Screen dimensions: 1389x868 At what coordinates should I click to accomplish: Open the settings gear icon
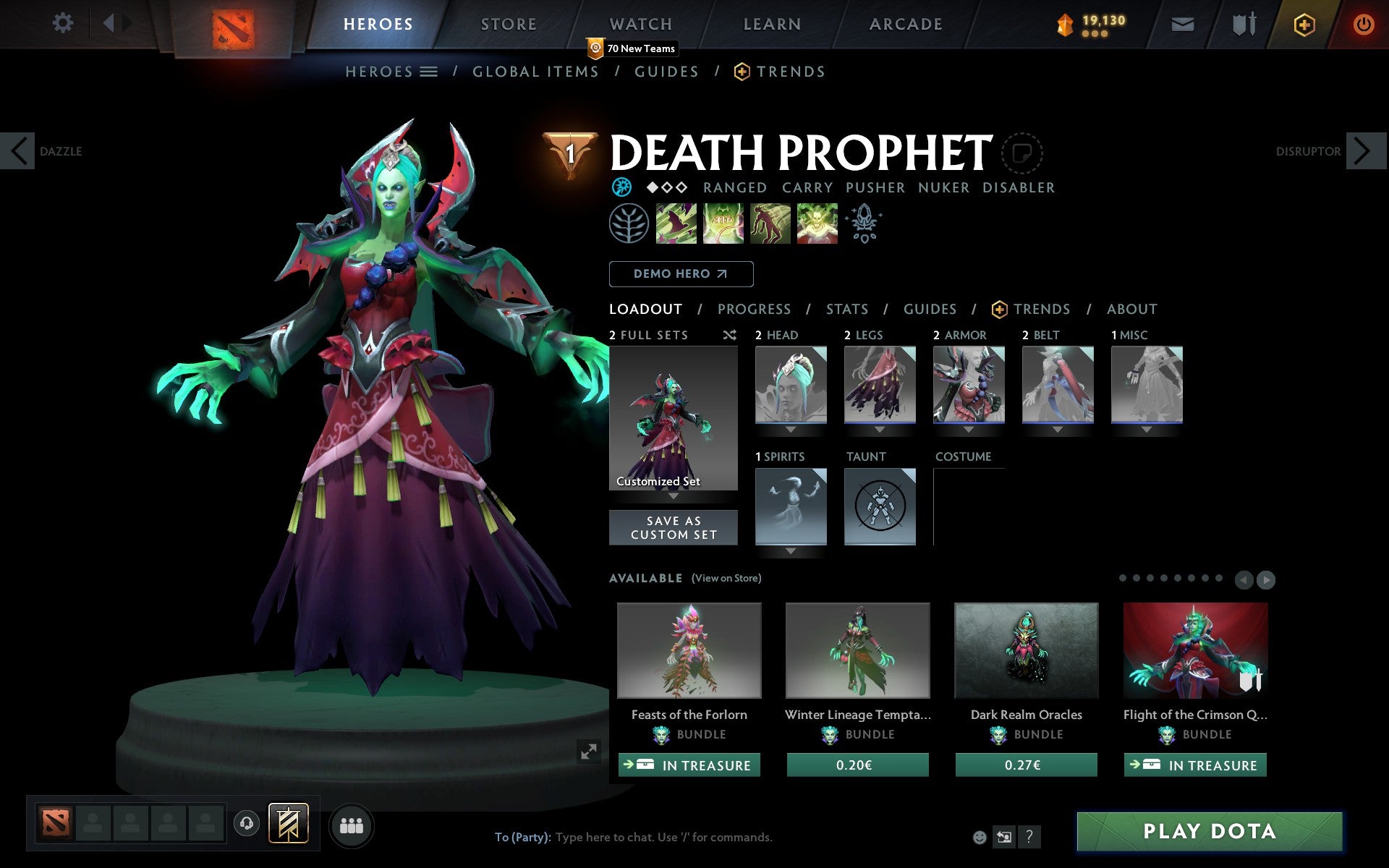[x=64, y=24]
